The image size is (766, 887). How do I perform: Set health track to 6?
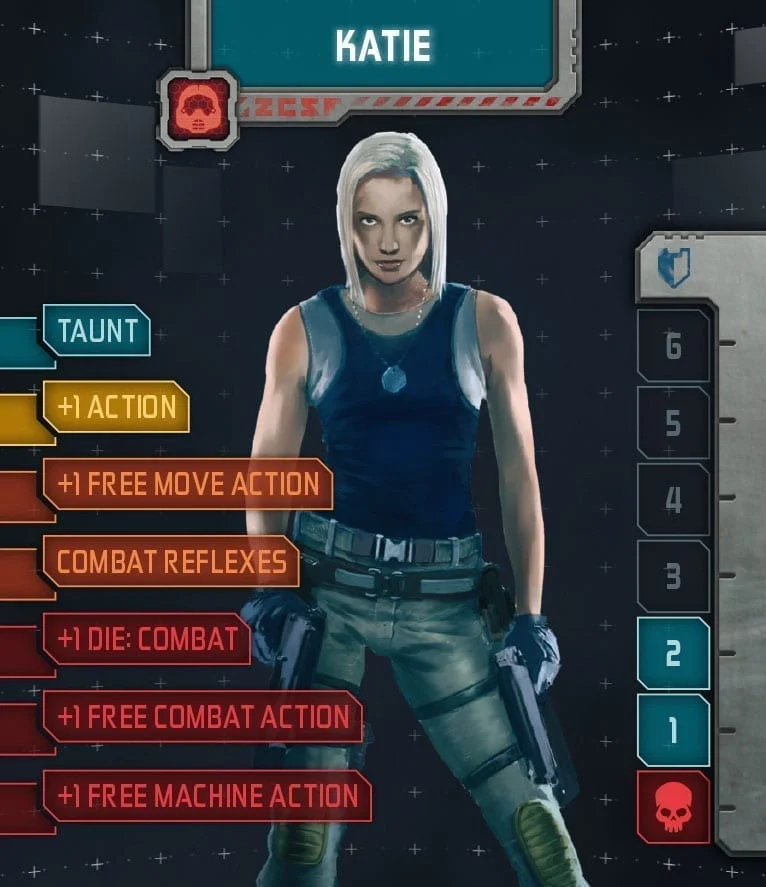click(673, 346)
